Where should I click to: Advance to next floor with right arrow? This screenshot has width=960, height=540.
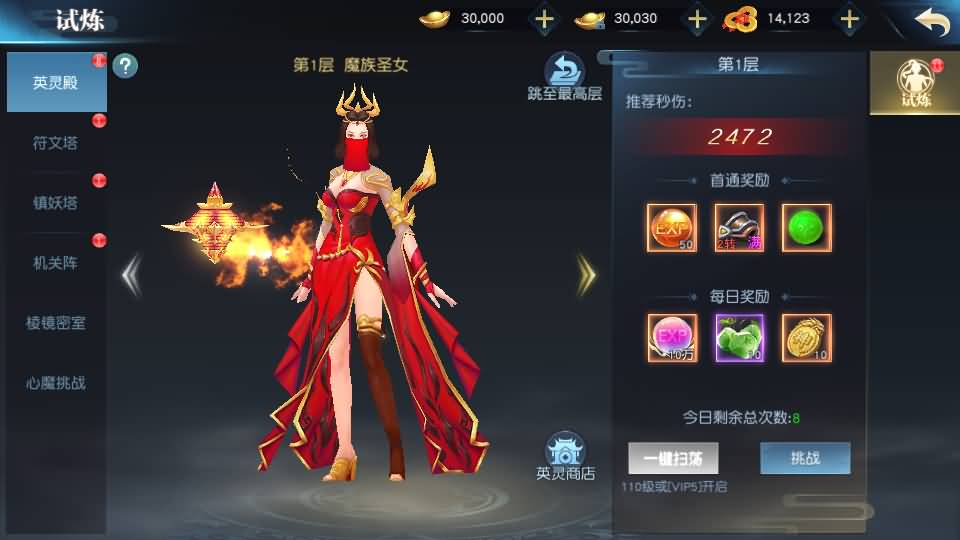coord(586,275)
